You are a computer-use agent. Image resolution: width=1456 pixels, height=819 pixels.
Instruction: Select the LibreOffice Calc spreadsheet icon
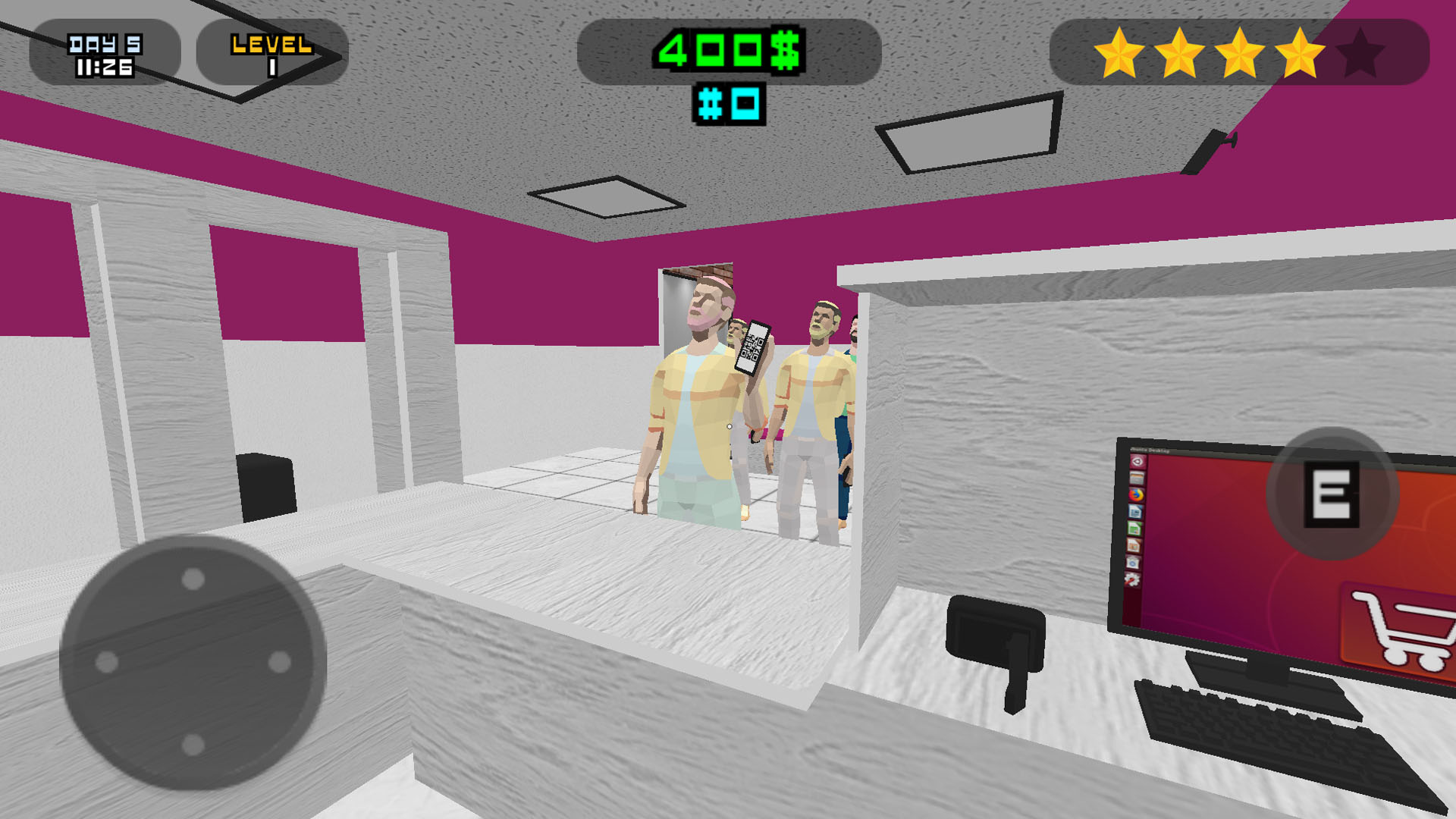(x=1135, y=529)
